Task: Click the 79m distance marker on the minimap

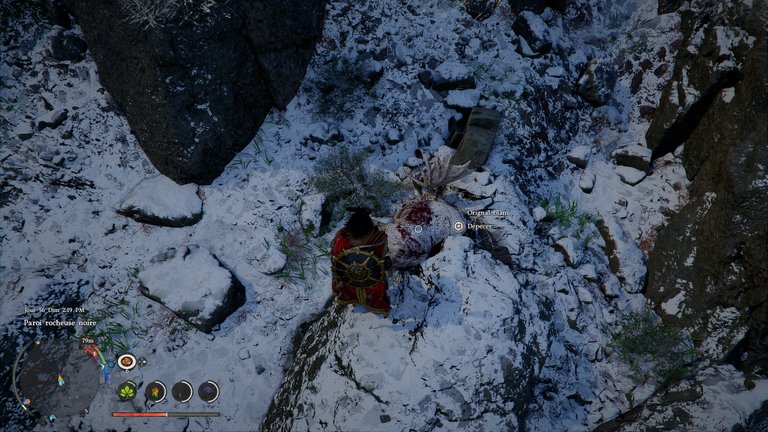Action: point(88,341)
